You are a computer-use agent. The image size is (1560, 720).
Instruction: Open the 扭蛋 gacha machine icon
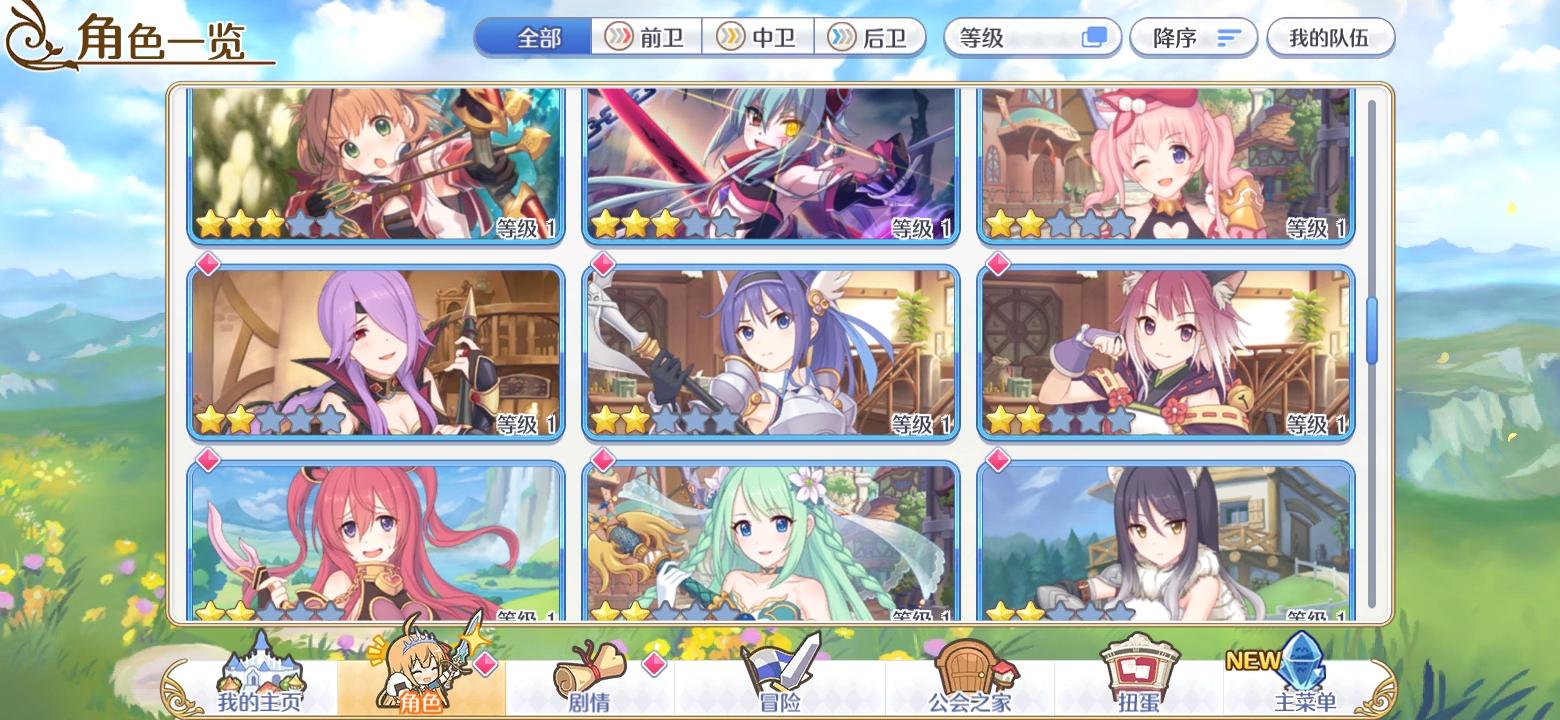(1140, 672)
